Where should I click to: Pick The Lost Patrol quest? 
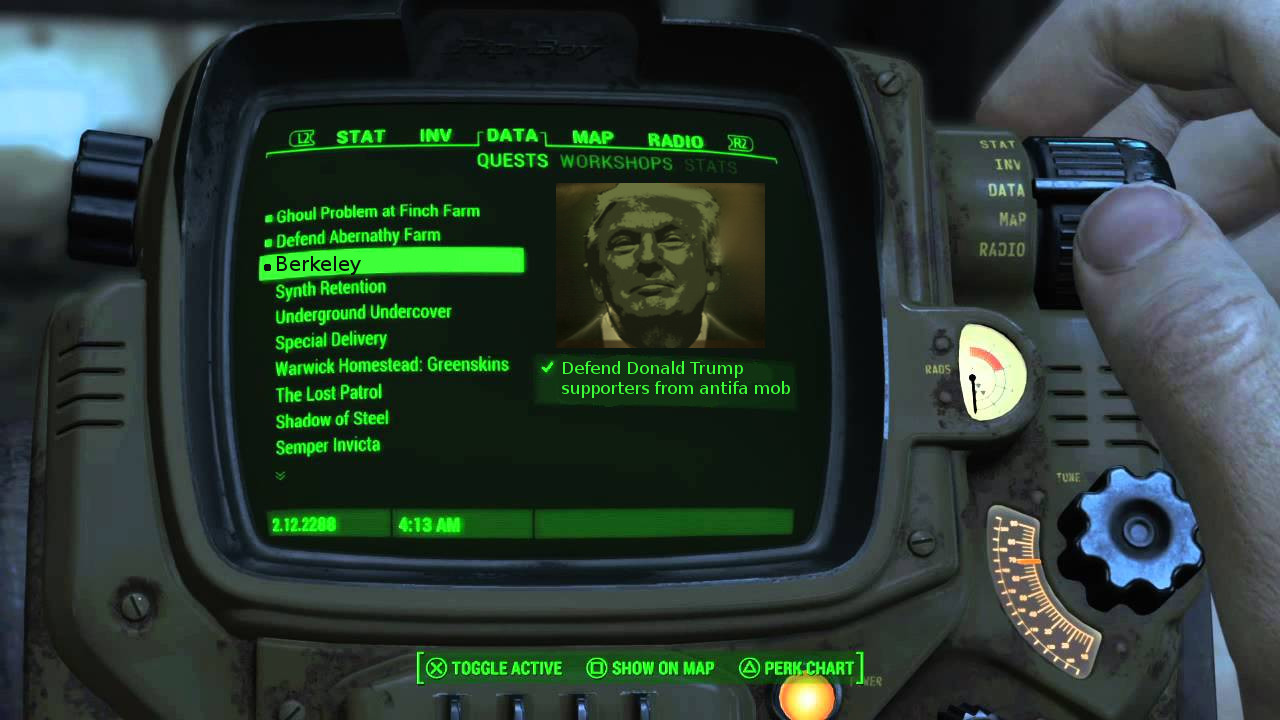[328, 393]
